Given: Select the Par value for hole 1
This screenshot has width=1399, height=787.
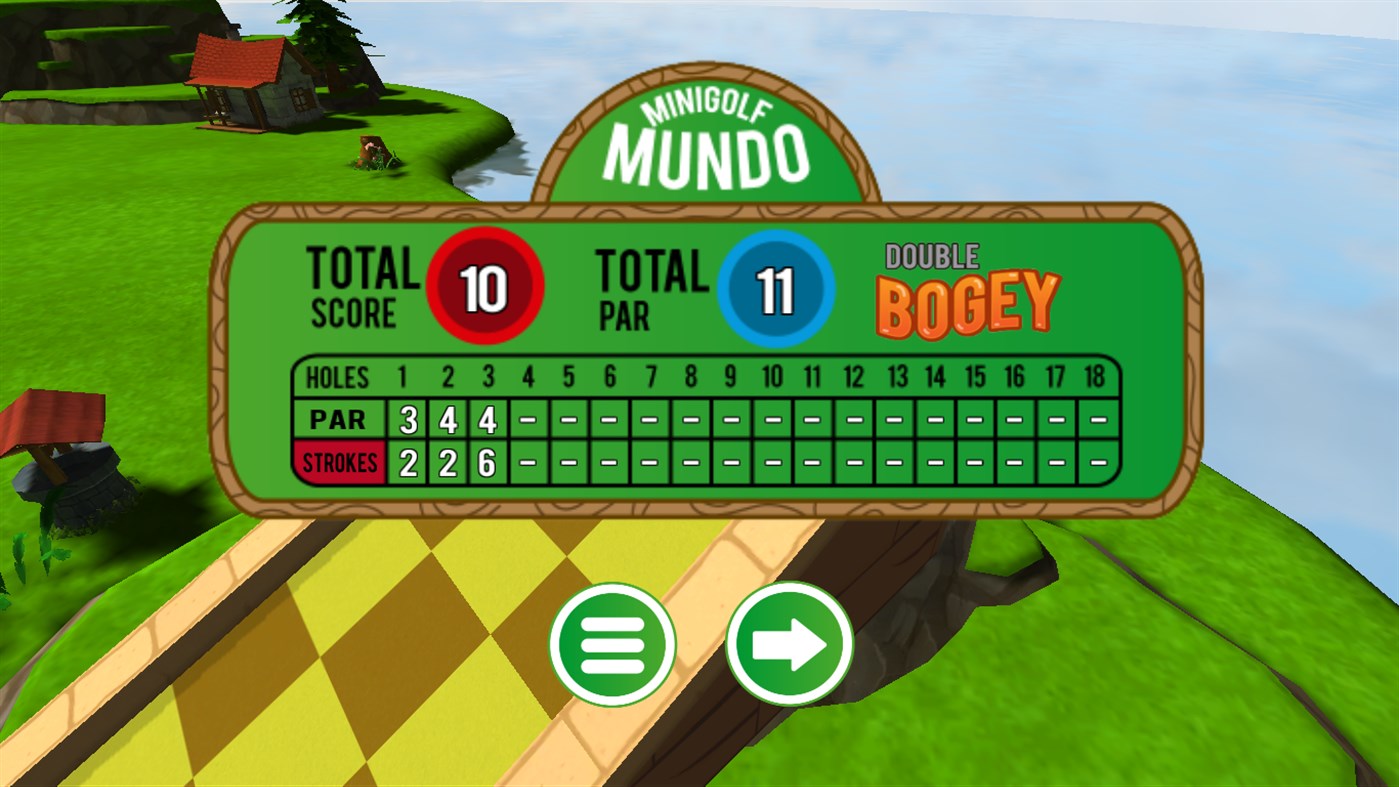Looking at the screenshot, I should tap(406, 420).
